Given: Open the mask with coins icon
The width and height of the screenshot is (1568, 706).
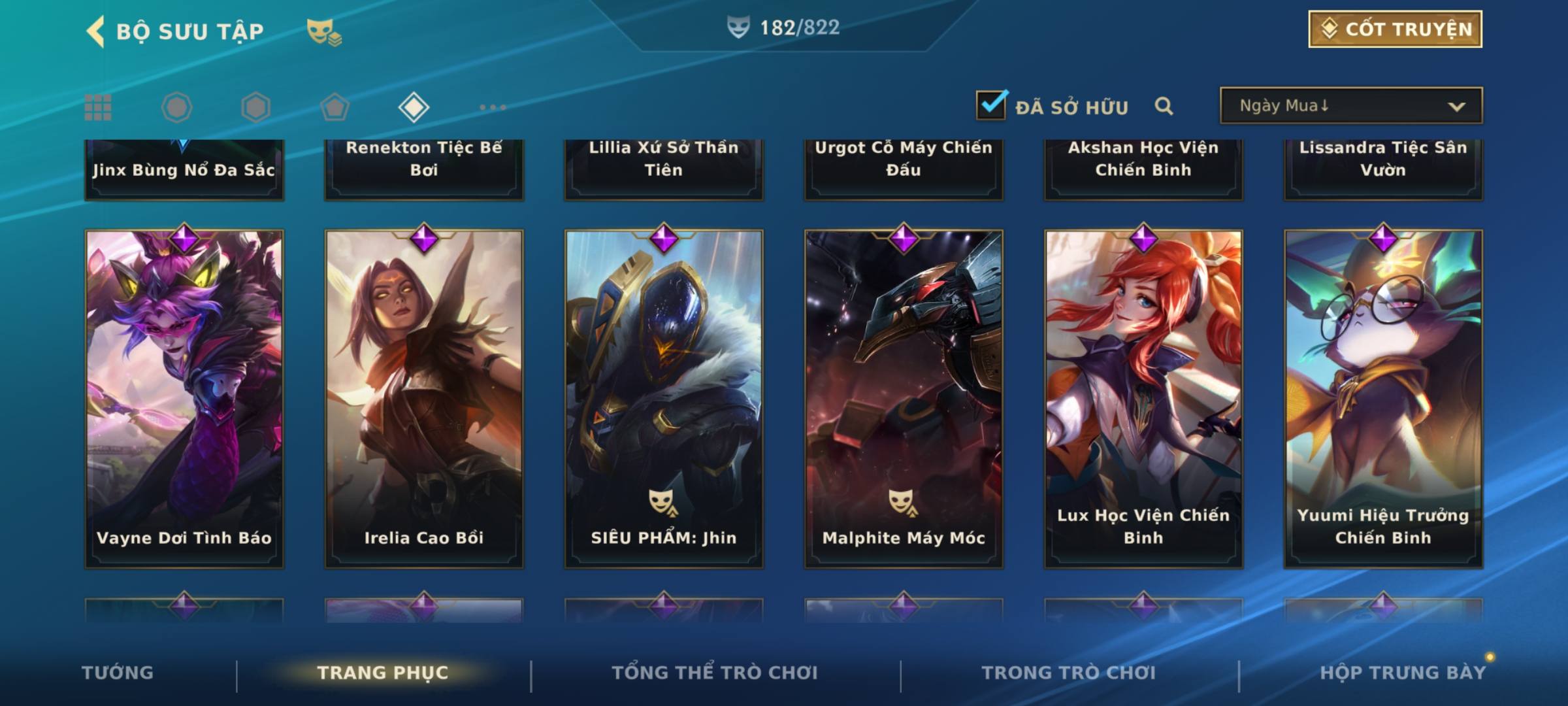Looking at the screenshot, I should (x=324, y=32).
